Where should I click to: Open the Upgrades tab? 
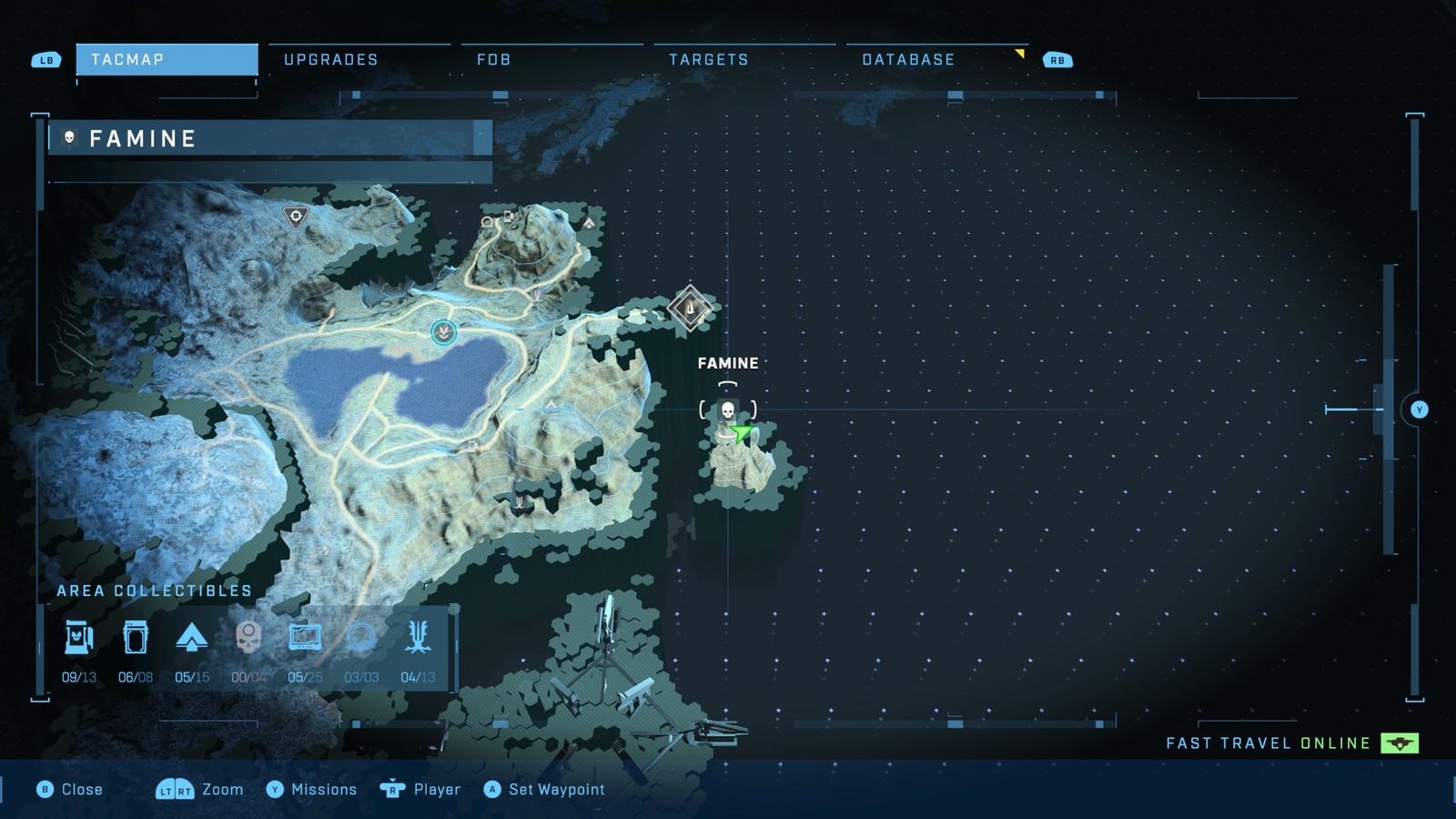(331, 60)
